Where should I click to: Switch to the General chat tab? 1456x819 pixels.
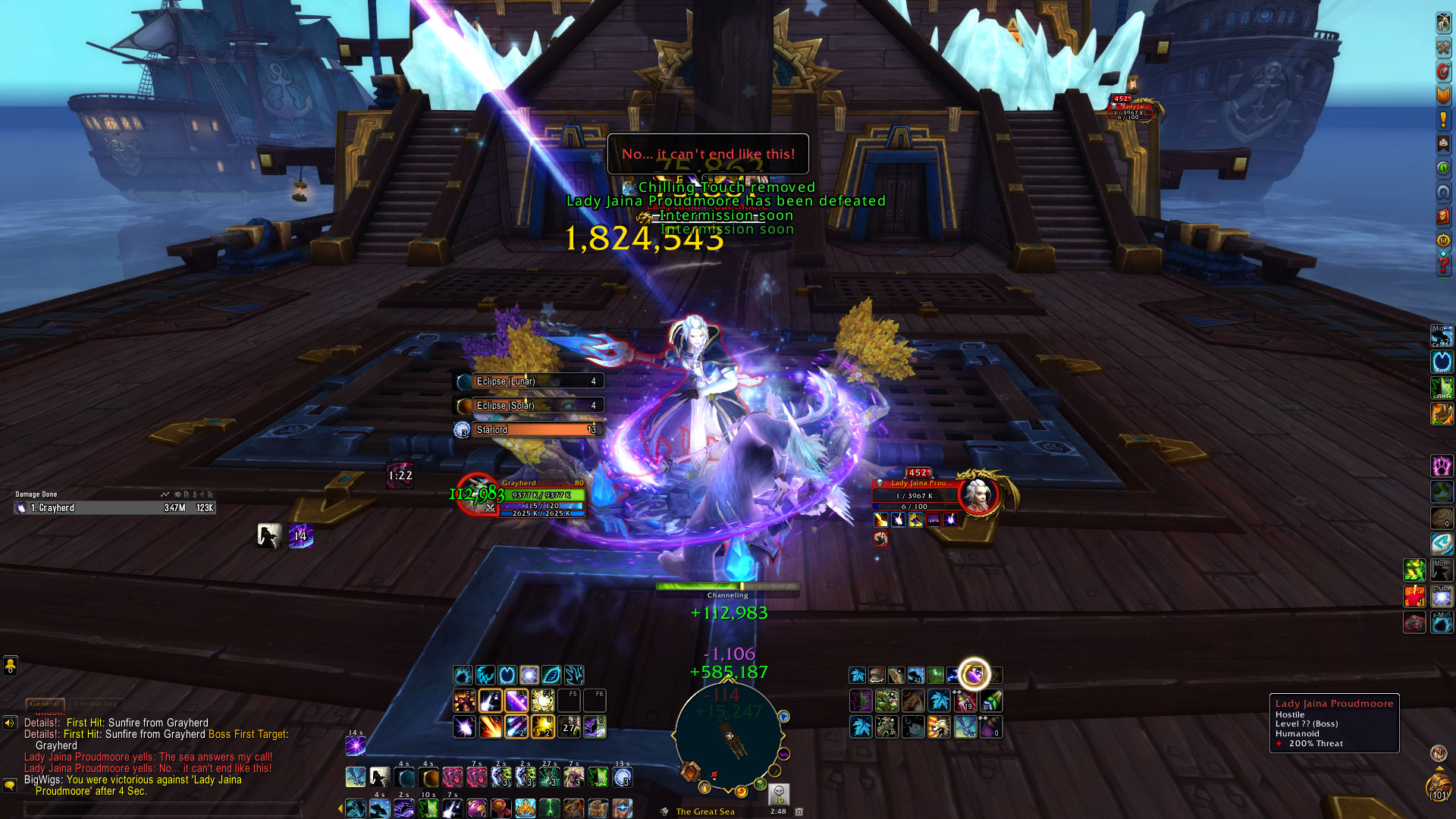[x=45, y=704]
